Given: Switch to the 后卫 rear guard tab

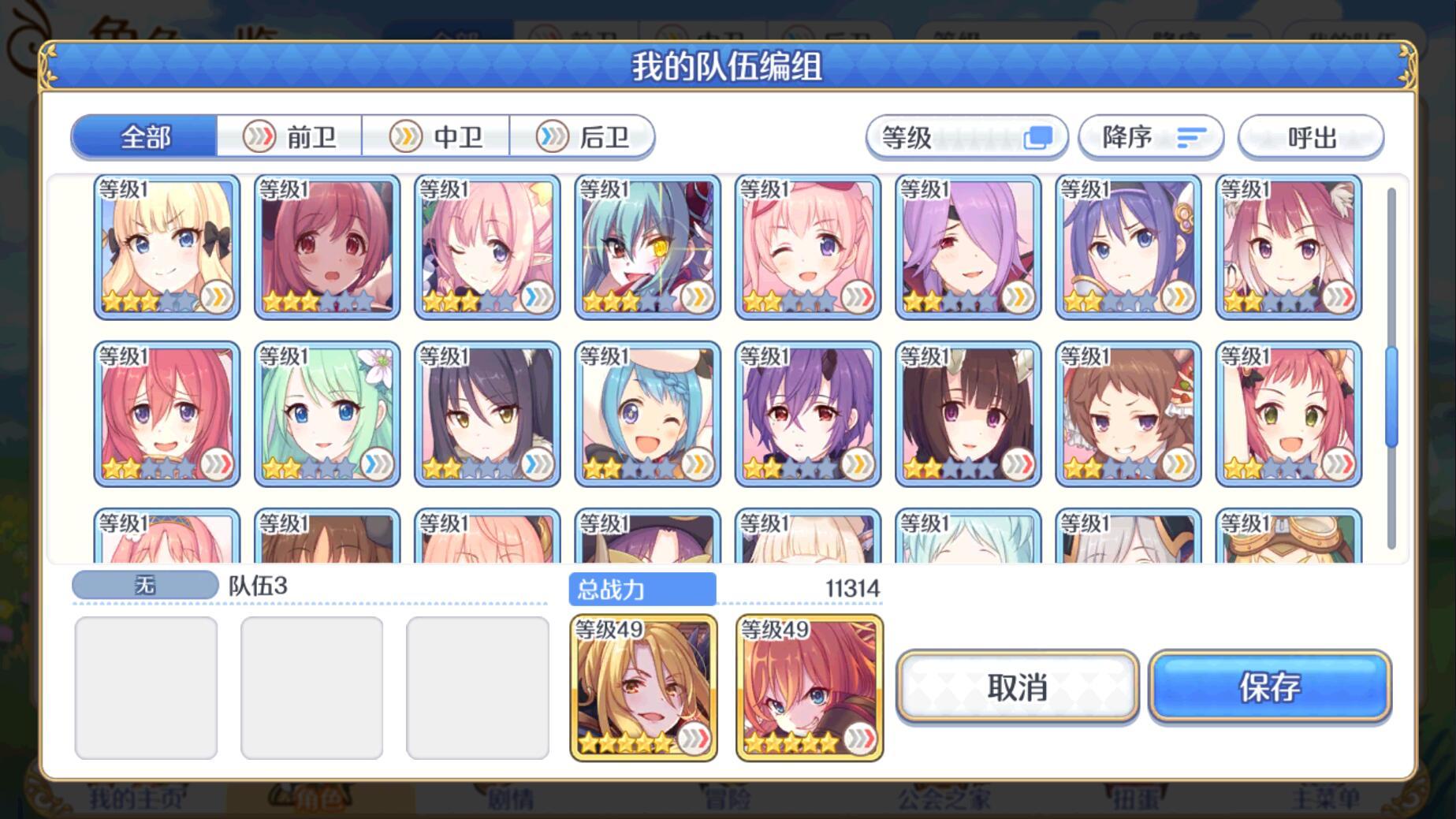Looking at the screenshot, I should pos(585,136).
